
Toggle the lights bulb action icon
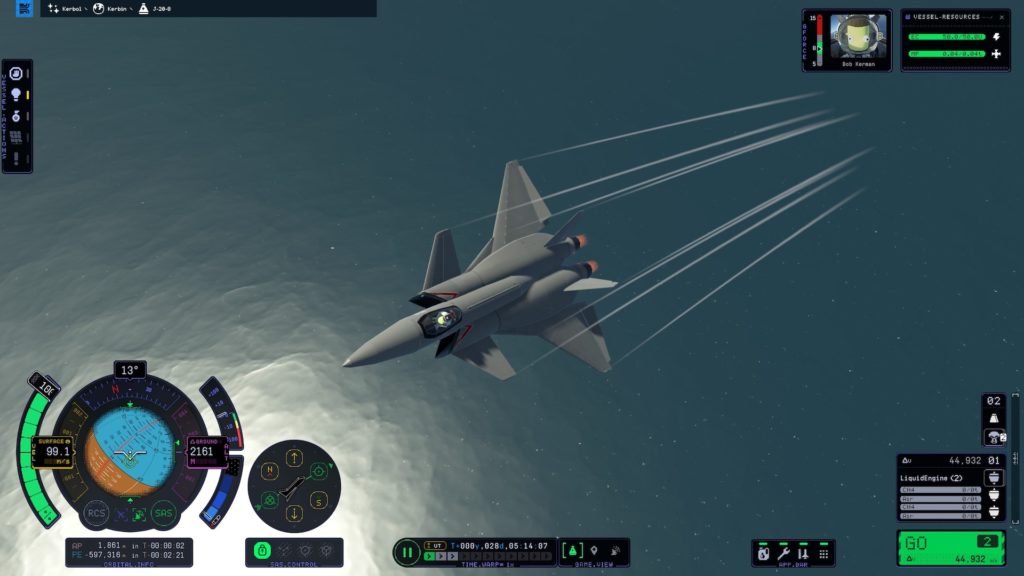(16, 95)
